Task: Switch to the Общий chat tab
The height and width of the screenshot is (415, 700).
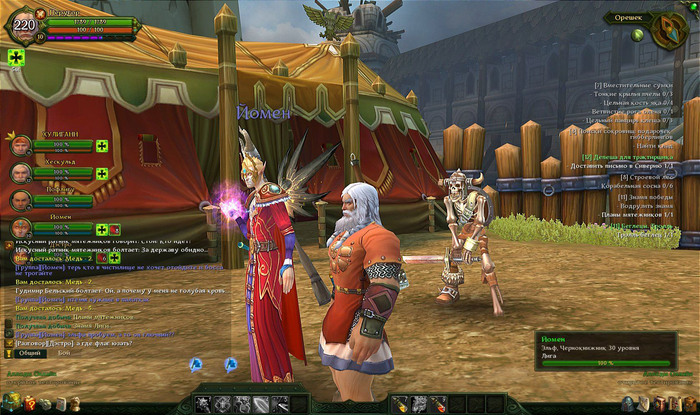Action: (30, 353)
